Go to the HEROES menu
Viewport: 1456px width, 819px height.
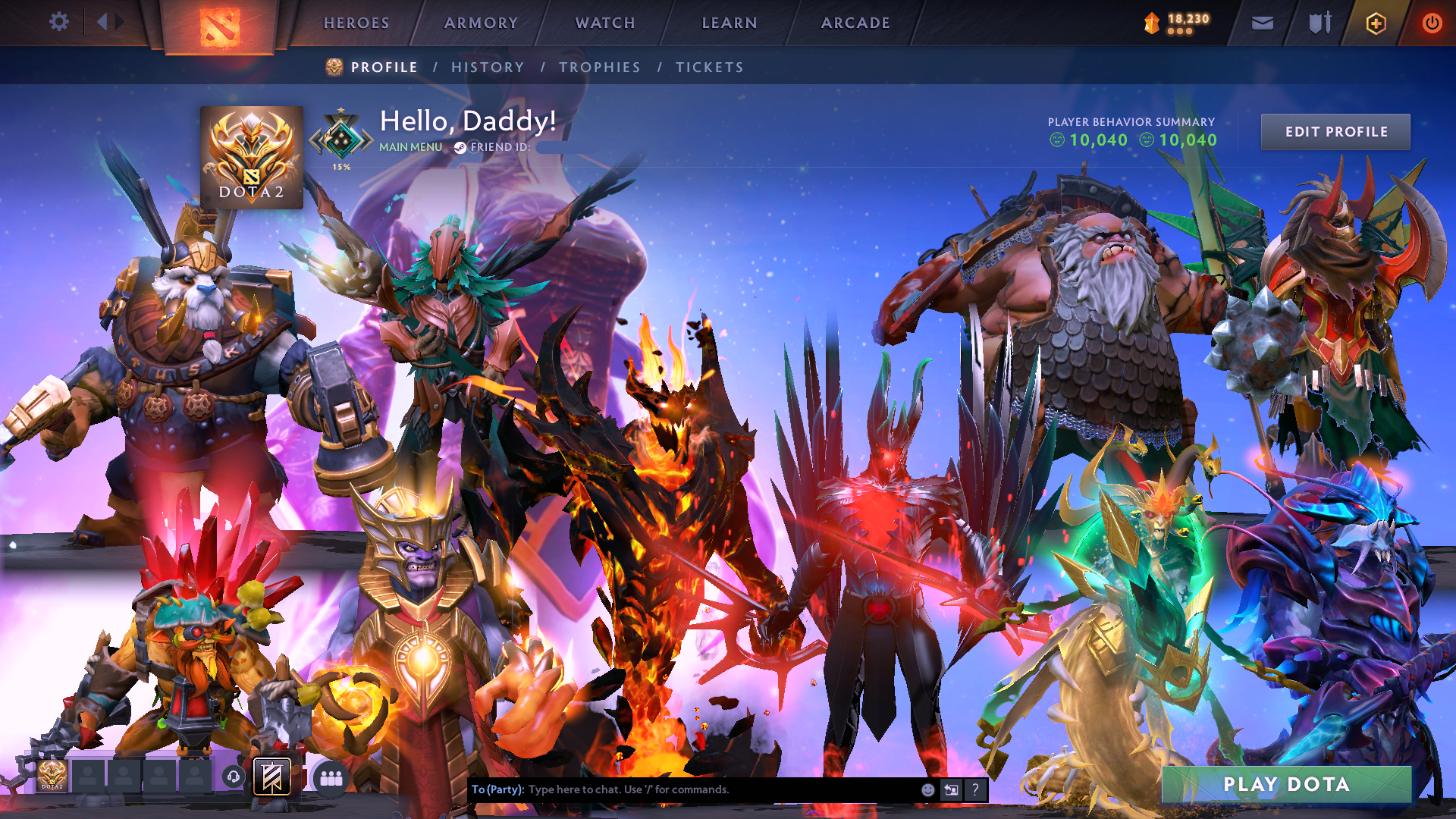point(356,23)
